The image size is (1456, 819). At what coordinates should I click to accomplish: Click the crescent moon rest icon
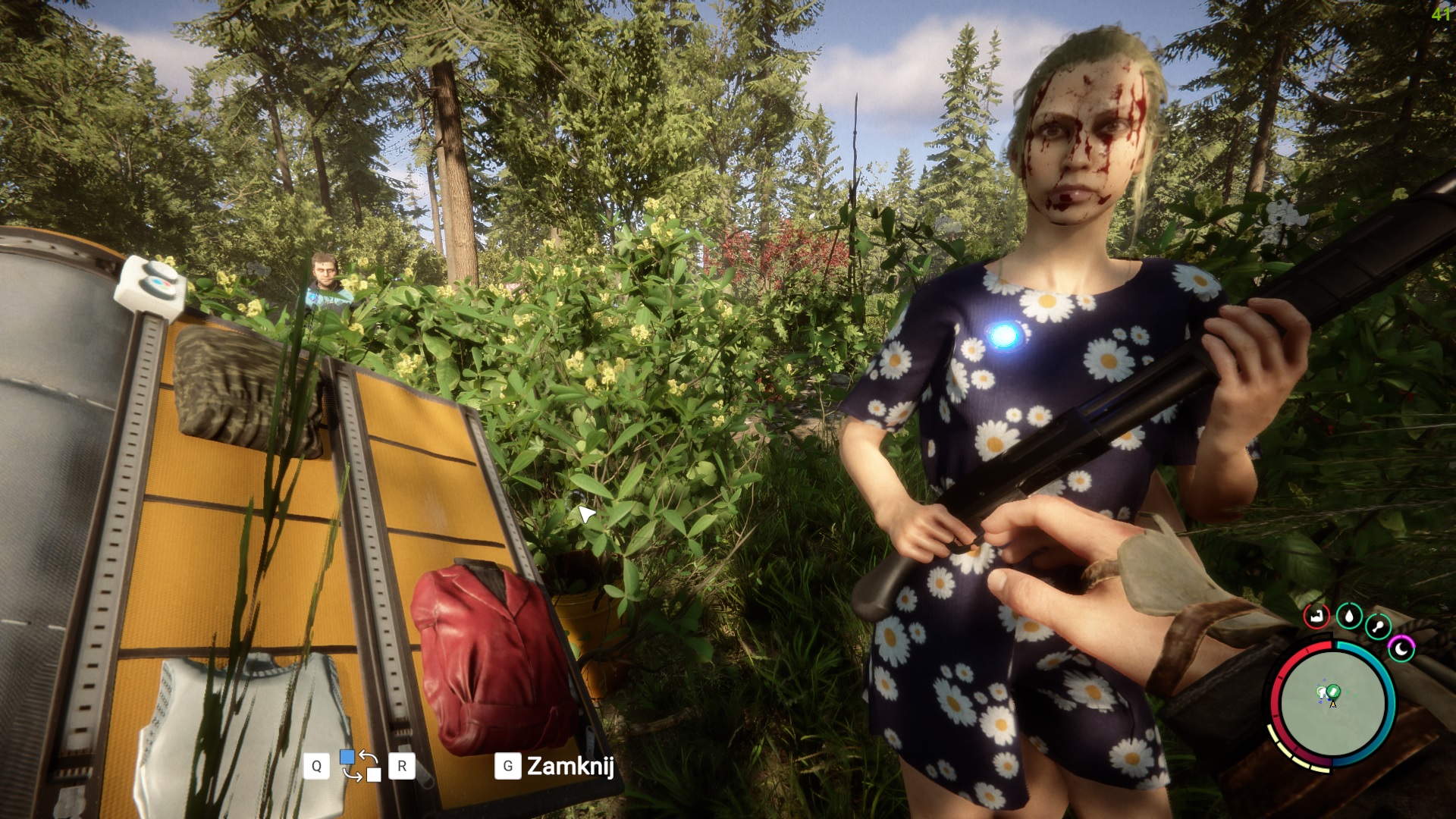1401,648
